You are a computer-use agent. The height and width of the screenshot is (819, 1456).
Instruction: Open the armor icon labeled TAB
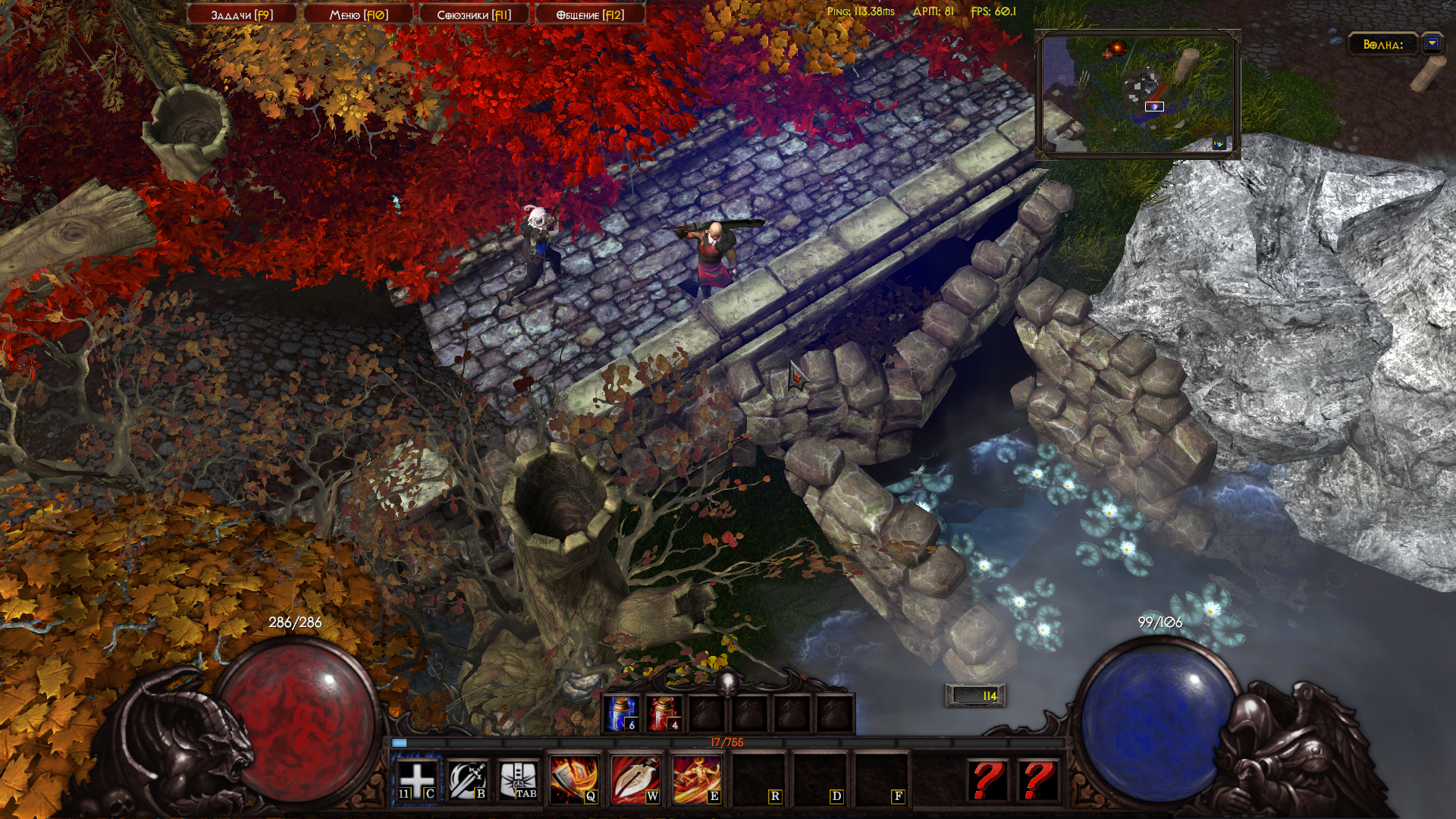pyautogui.click(x=519, y=780)
